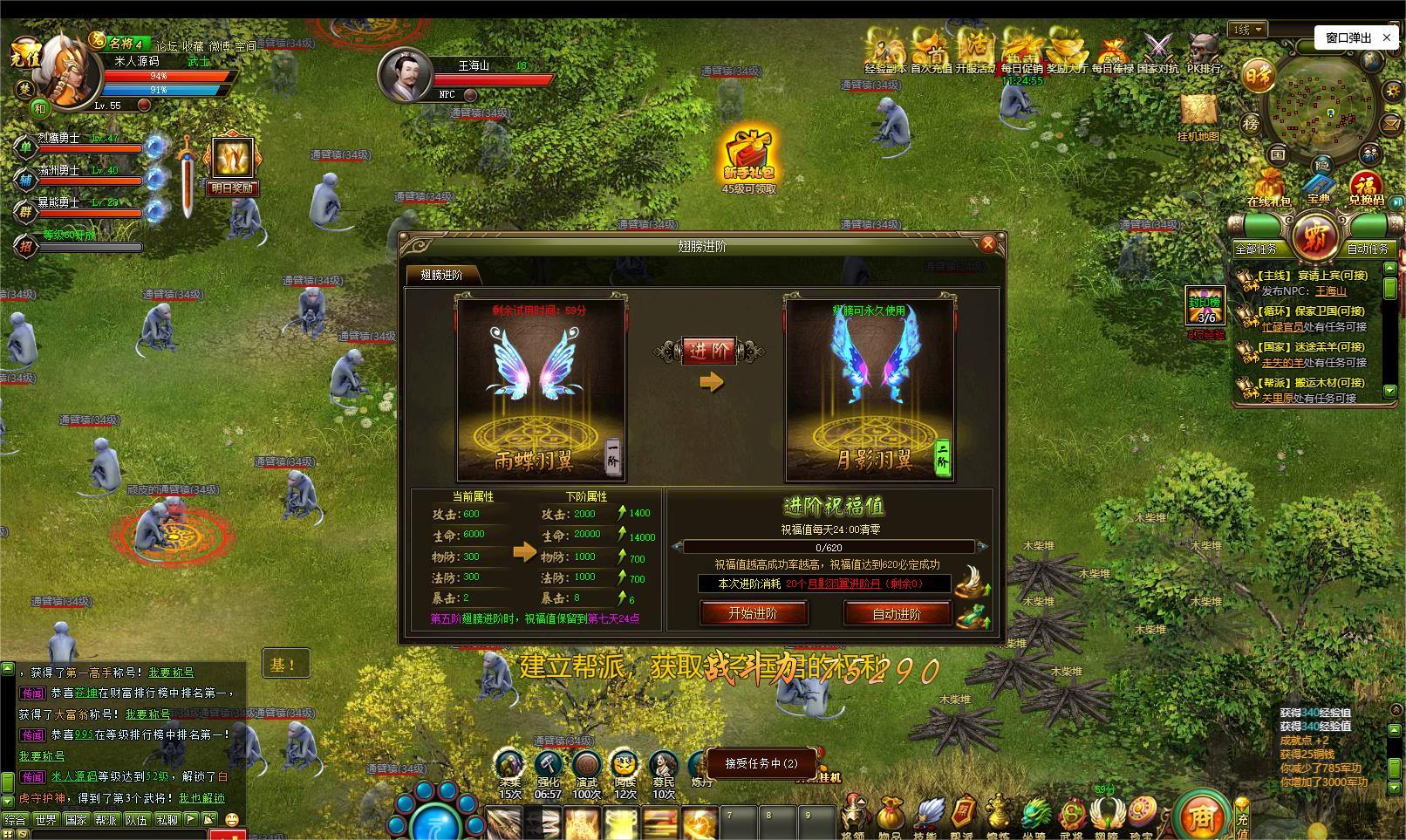Start 自动进阶 auto upgrade

897,614
